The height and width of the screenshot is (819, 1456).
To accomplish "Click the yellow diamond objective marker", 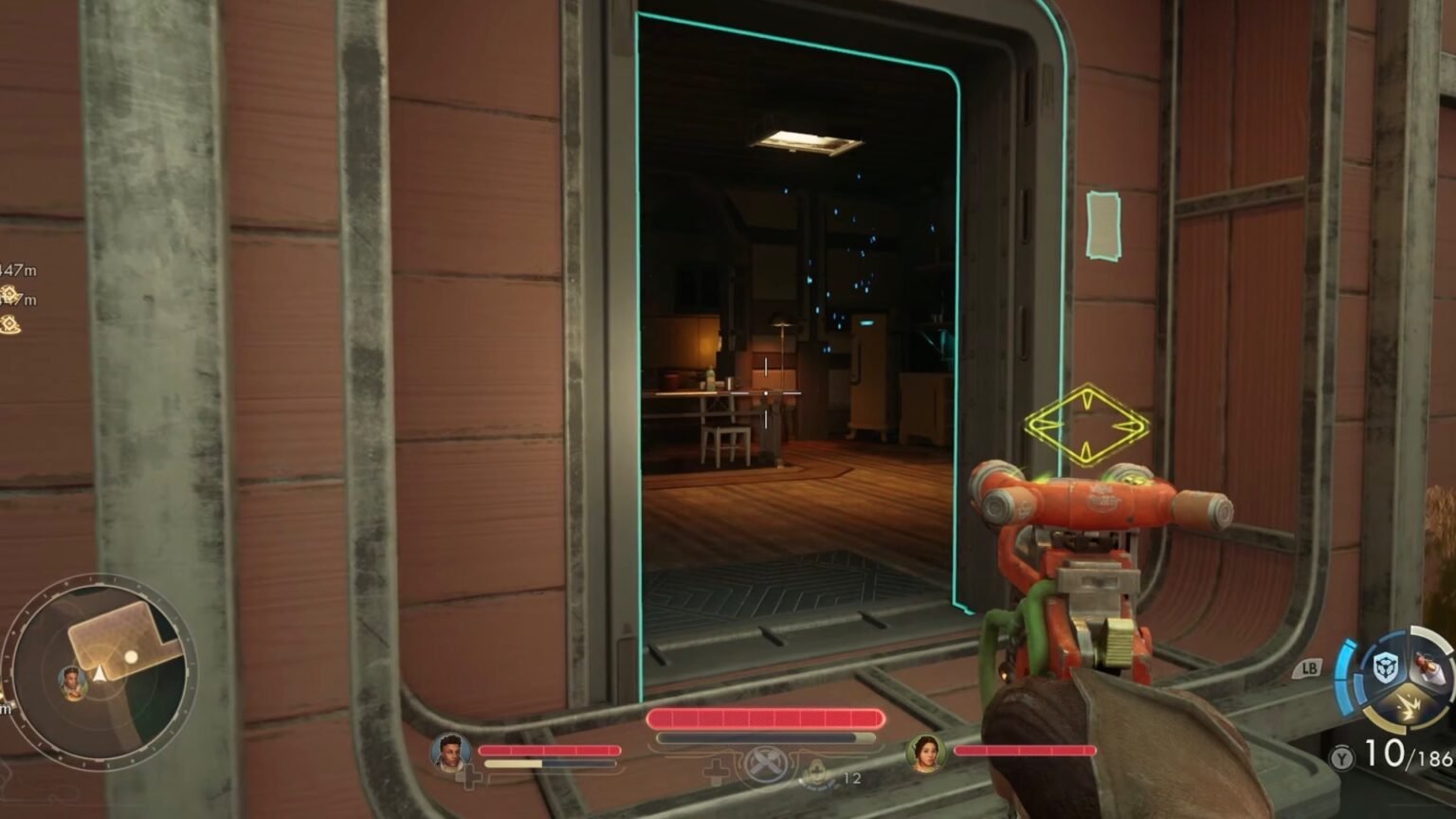I will [x=1086, y=426].
